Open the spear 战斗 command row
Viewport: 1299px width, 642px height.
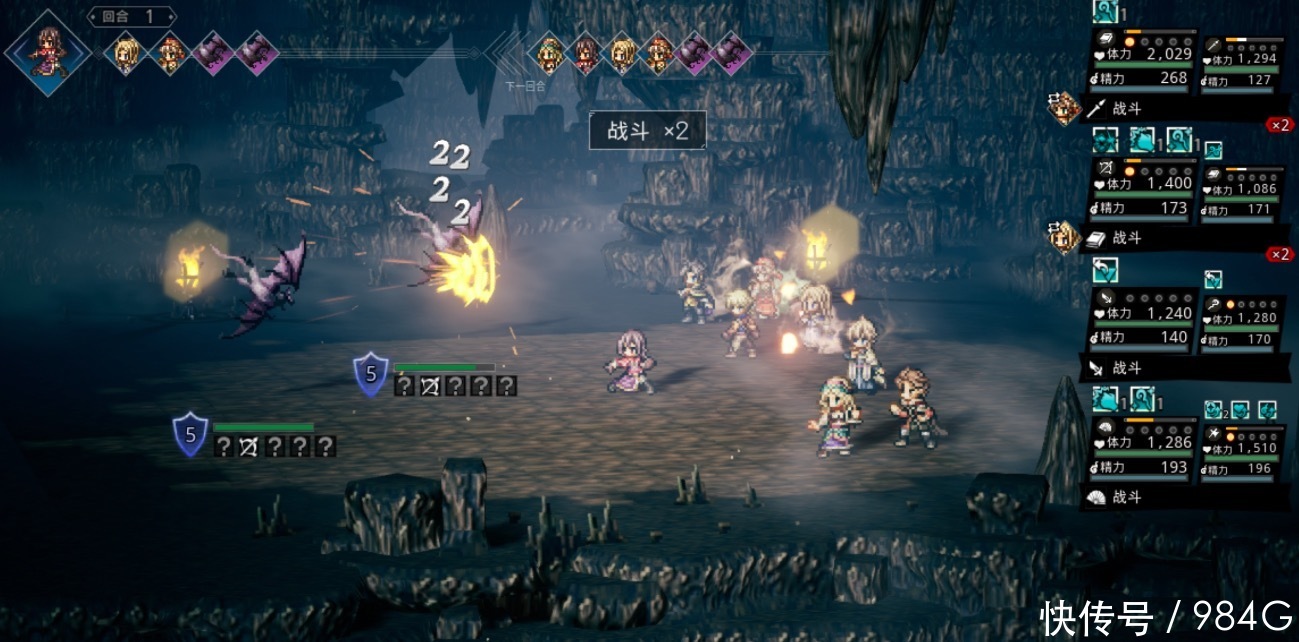point(1180,108)
